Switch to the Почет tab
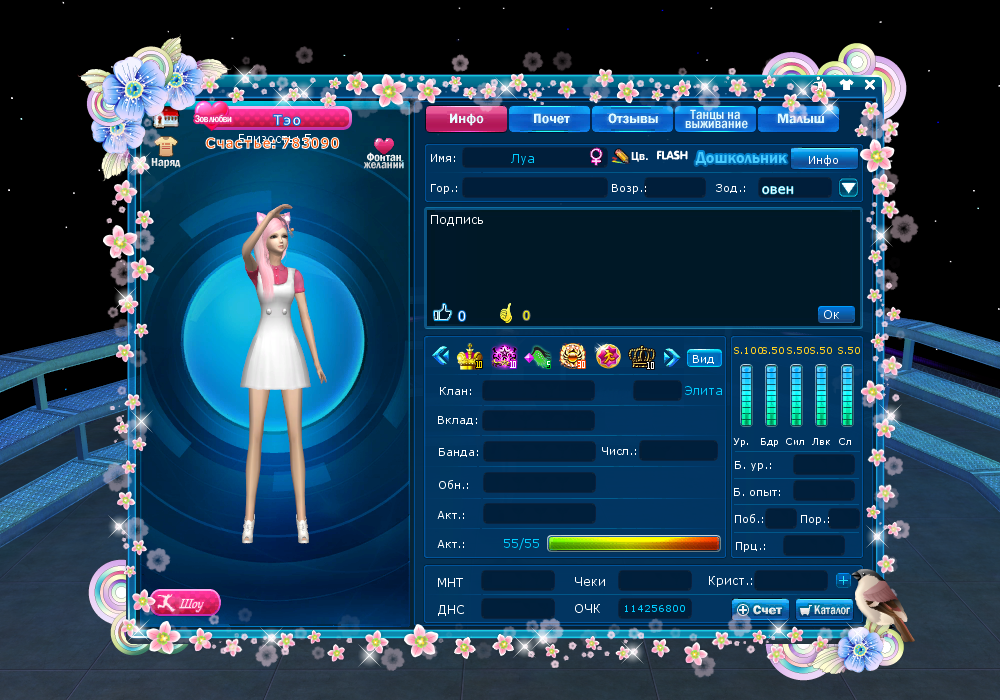 [551, 119]
